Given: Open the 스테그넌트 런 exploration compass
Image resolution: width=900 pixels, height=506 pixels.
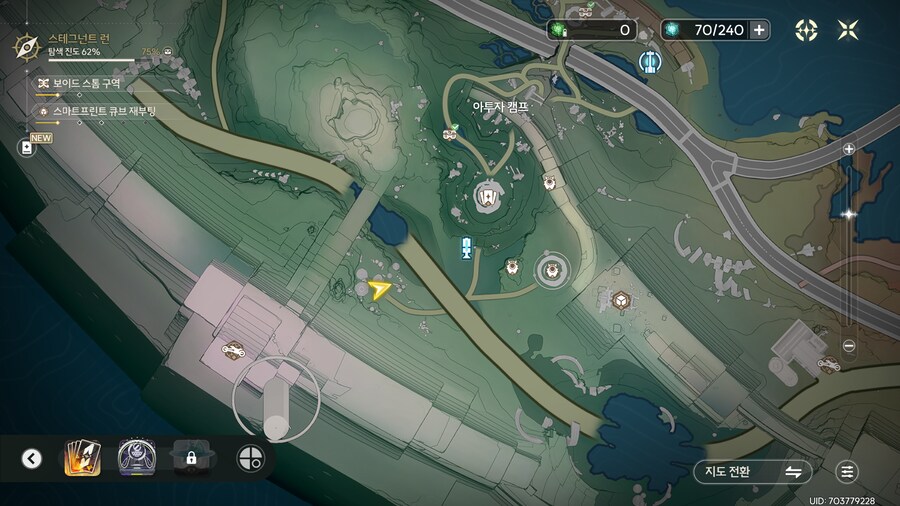Looking at the screenshot, I should coord(26,45).
